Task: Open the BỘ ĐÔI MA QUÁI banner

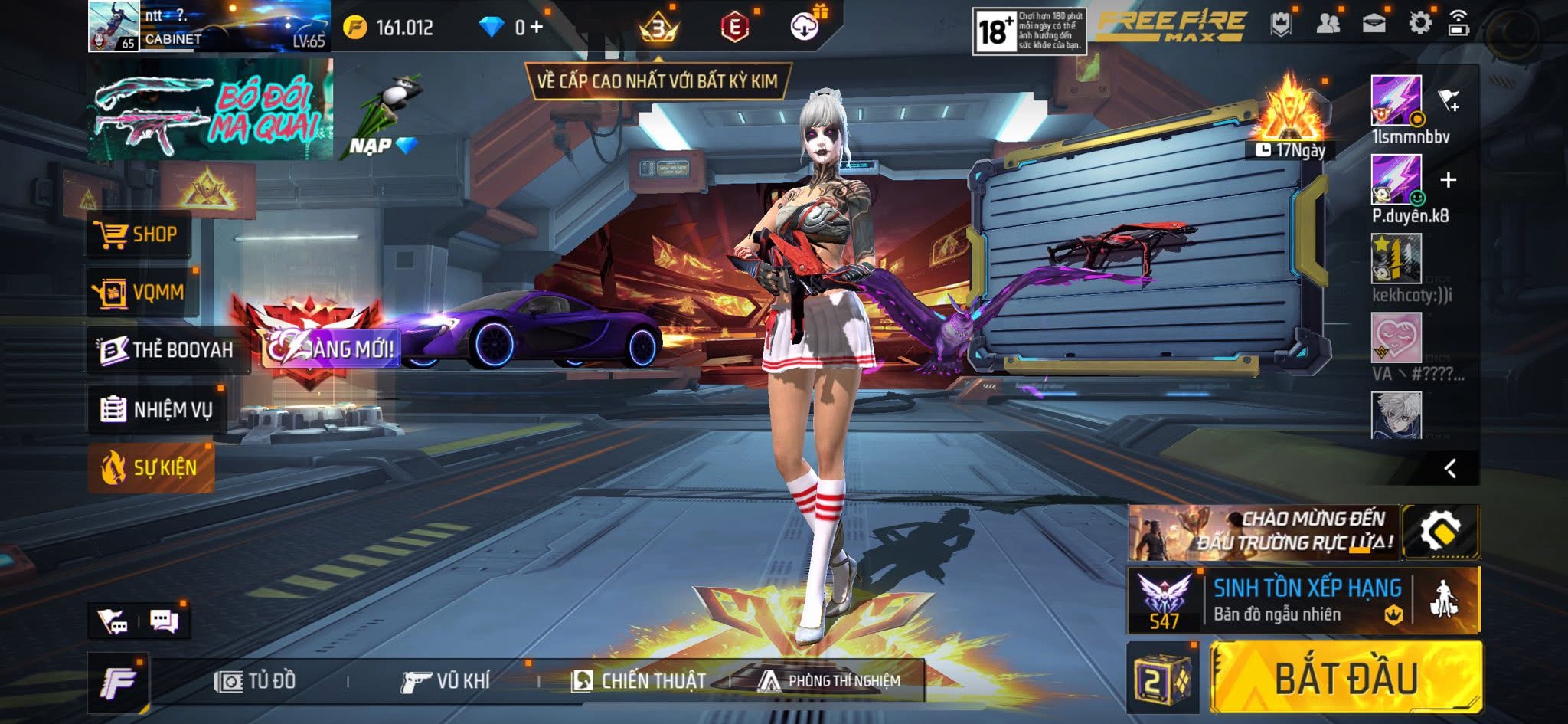Action: [x=209, y=111]
